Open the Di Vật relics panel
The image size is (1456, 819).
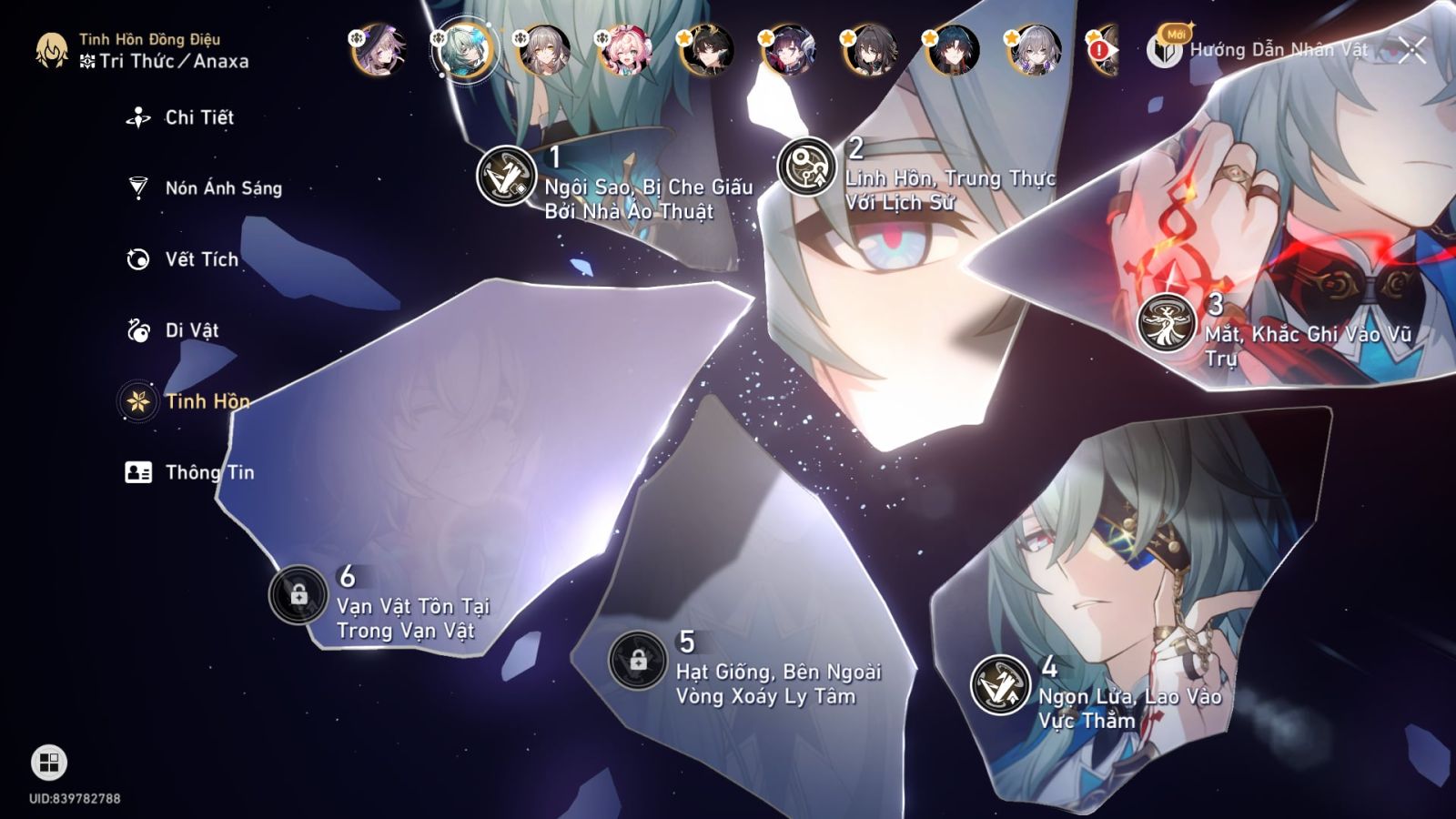tap(193, 330)
